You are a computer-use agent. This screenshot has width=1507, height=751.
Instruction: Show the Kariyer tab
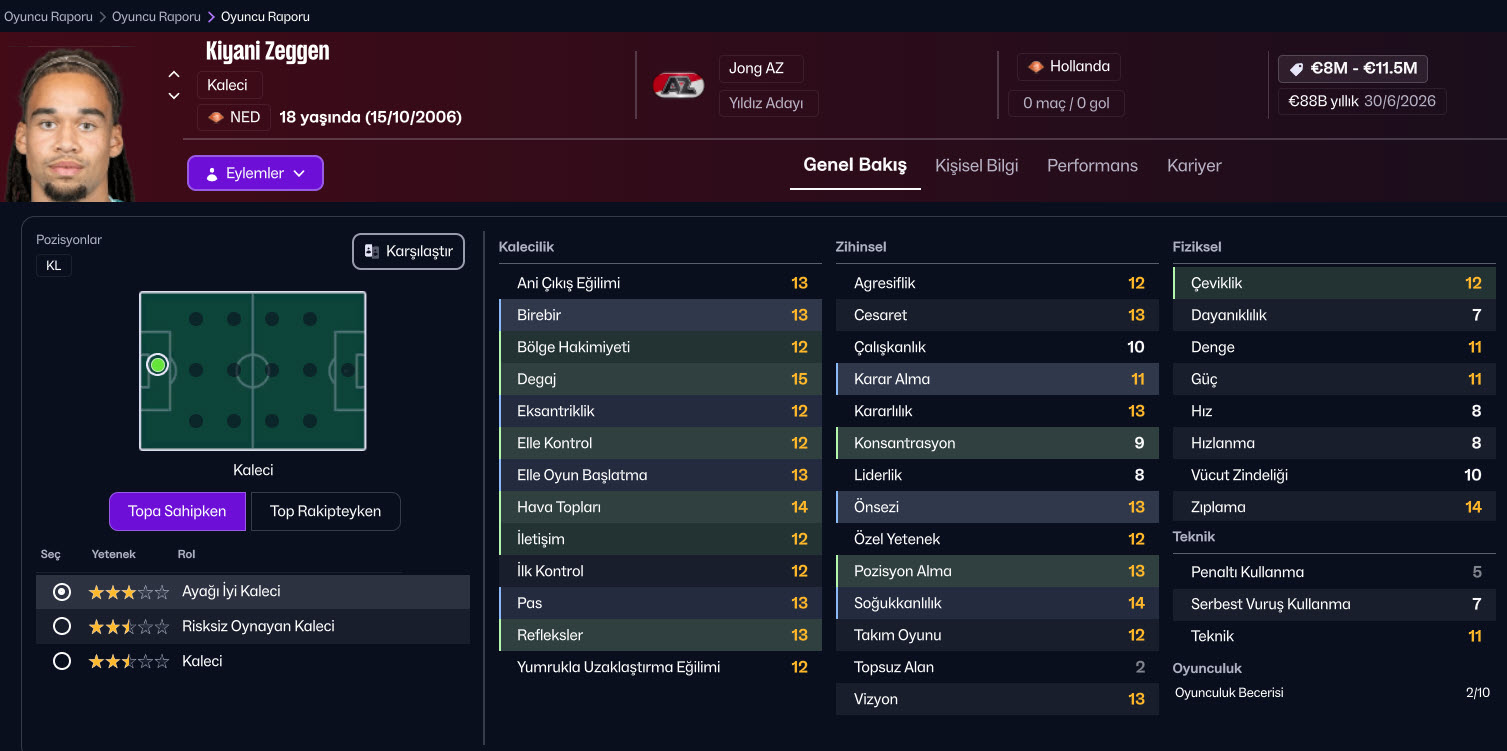tap(1194, 166)
